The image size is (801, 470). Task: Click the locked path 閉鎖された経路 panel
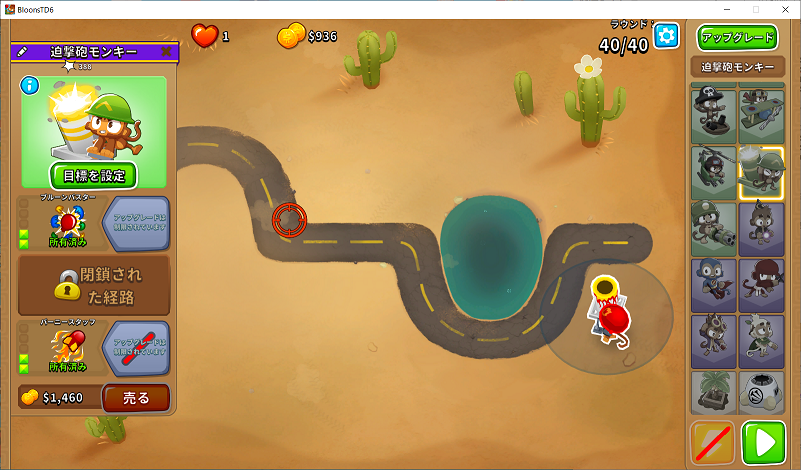[x=94, y=285]
